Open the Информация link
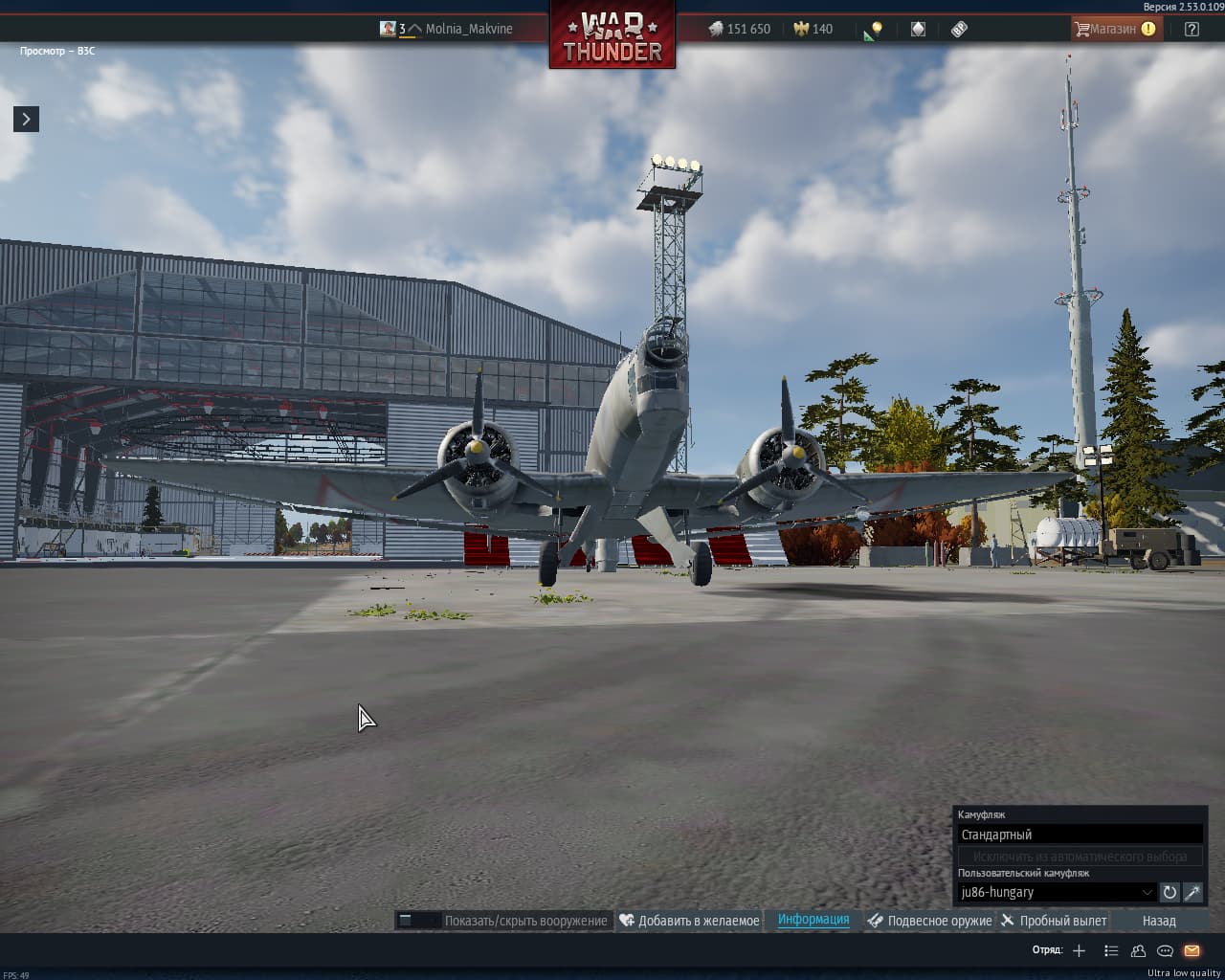 813,920
